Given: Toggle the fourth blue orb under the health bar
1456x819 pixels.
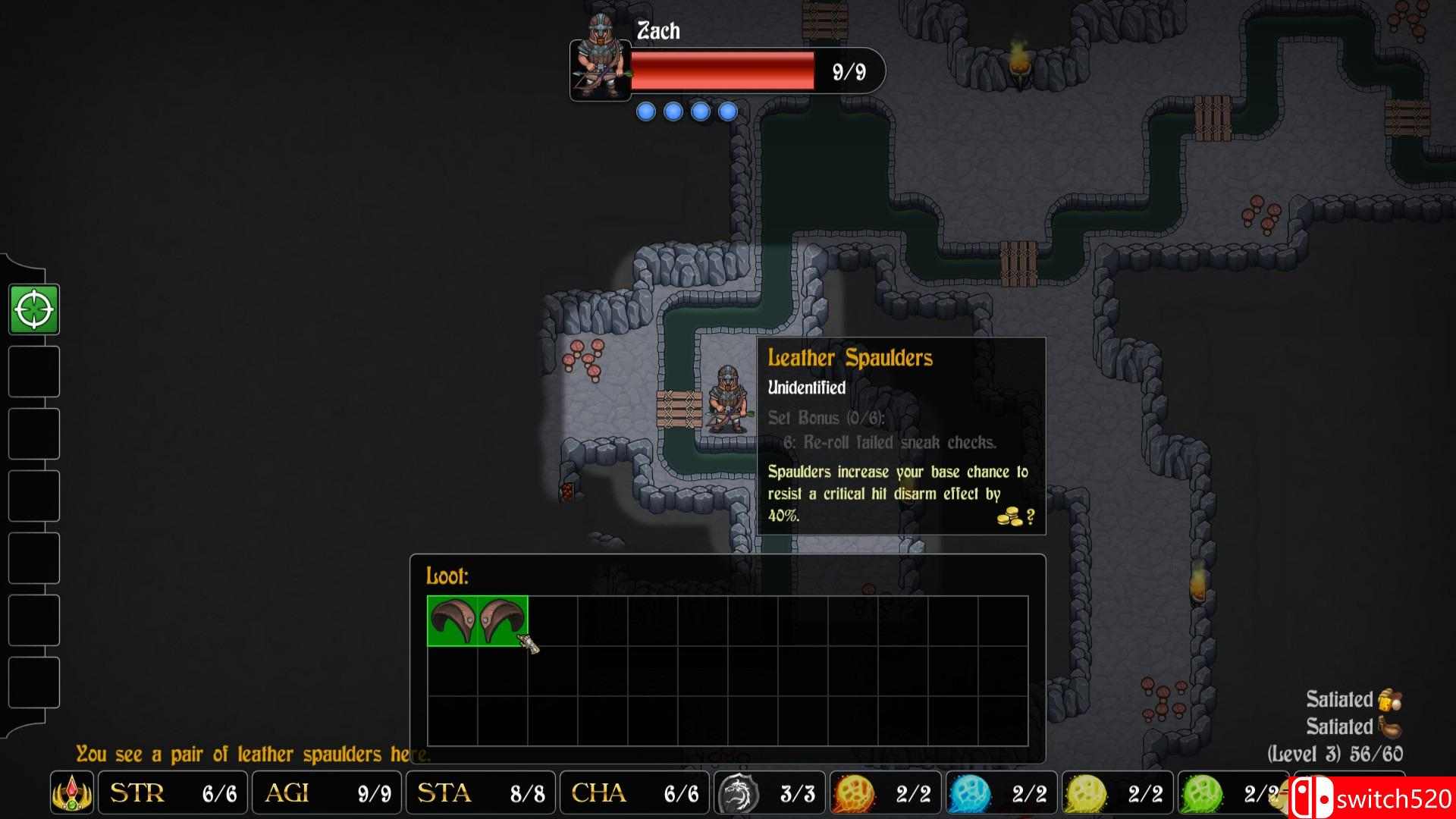Looking at the screenshot, I should 728,111.
